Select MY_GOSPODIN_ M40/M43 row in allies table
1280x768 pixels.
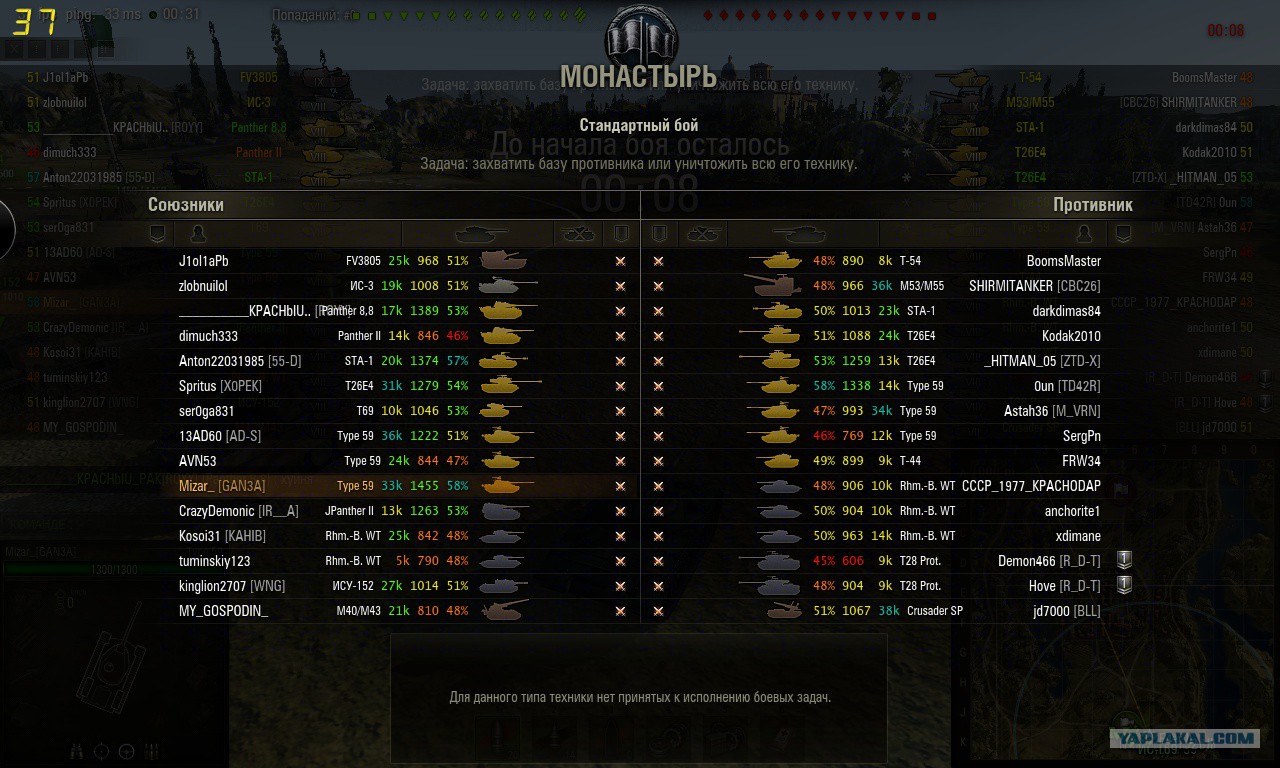tap(395, 611)
